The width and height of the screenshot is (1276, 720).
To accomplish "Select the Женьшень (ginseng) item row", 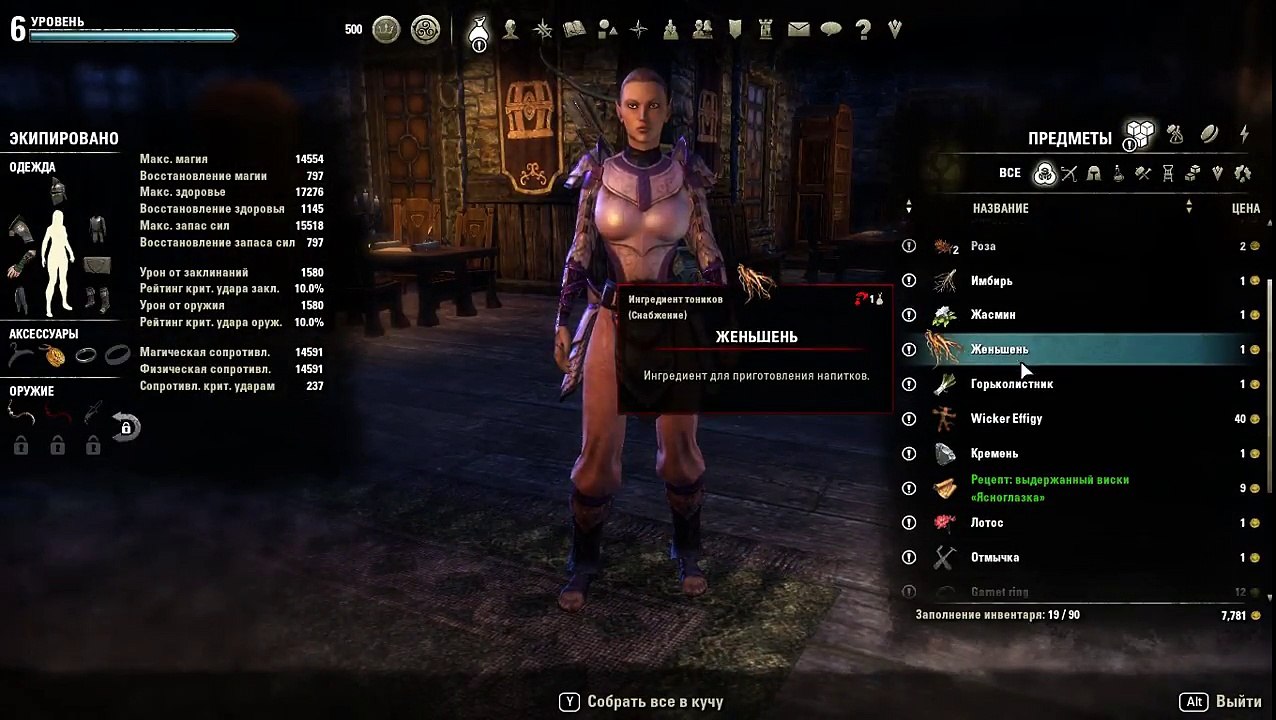I will [x=1000, y=350].
